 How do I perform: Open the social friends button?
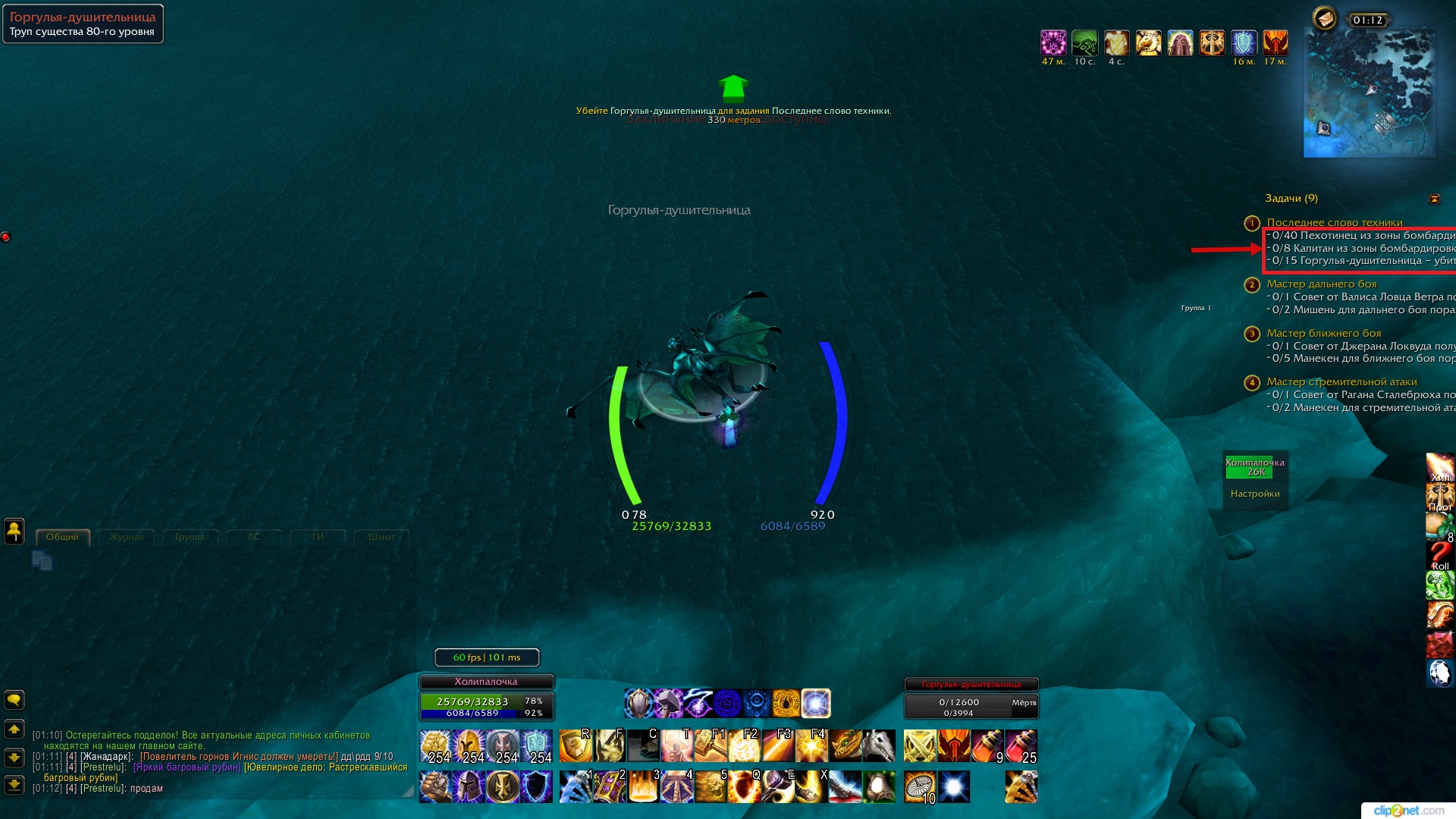click(x=14, y=531)
